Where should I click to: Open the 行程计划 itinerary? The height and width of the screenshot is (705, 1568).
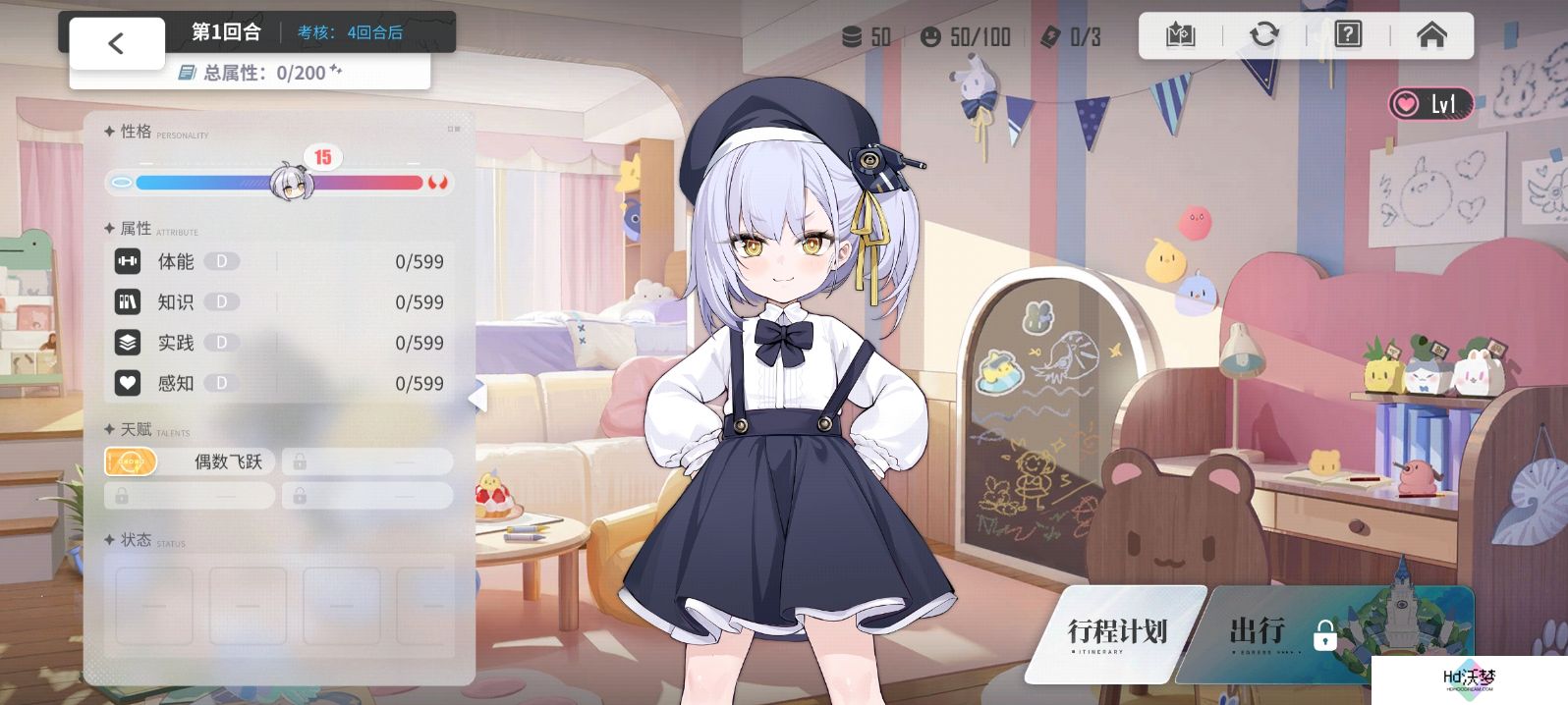[x=1117, y=633]
